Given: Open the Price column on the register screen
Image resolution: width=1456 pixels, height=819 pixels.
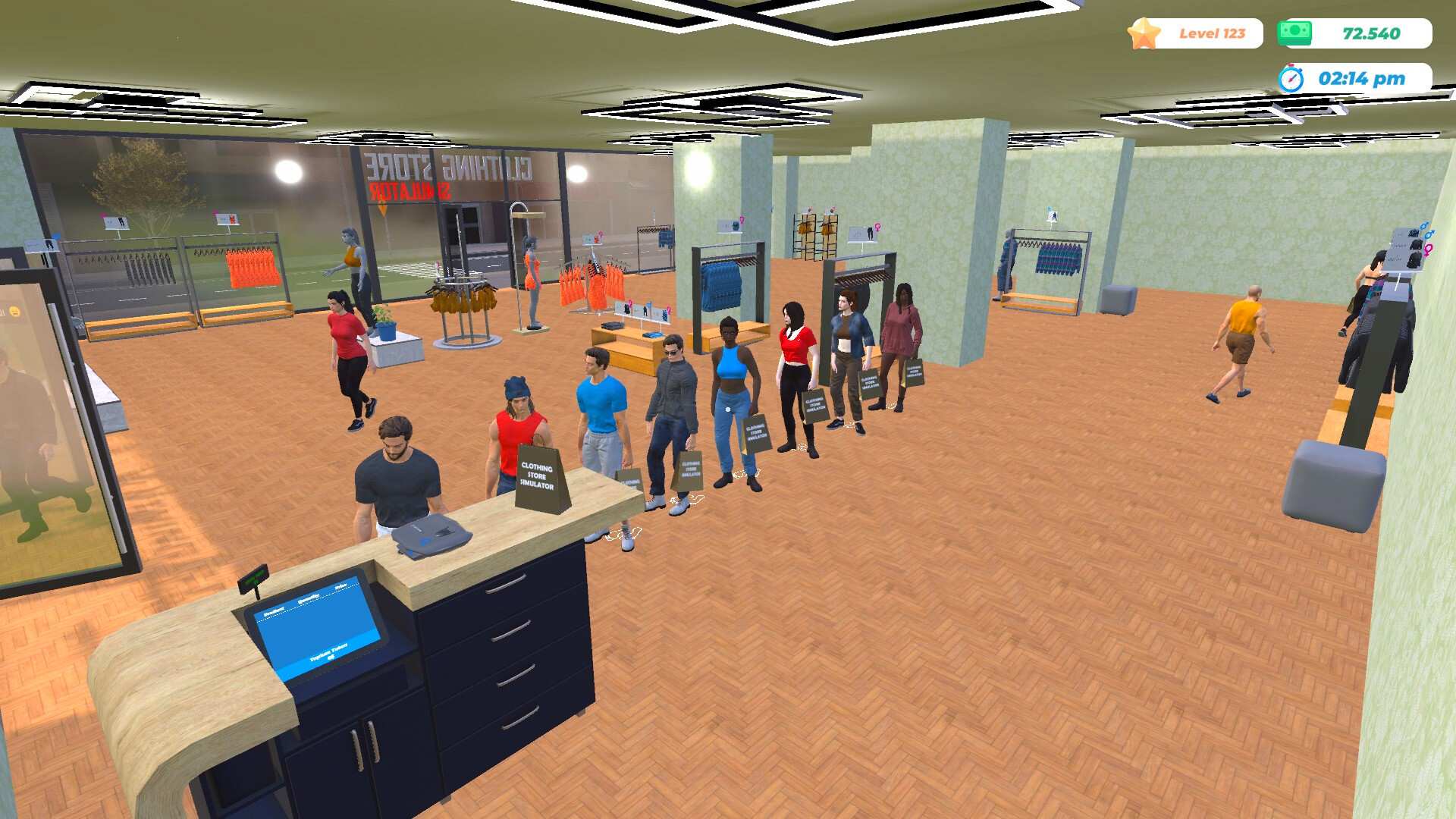Looking at the screenshot, I should tap(340, 586).
